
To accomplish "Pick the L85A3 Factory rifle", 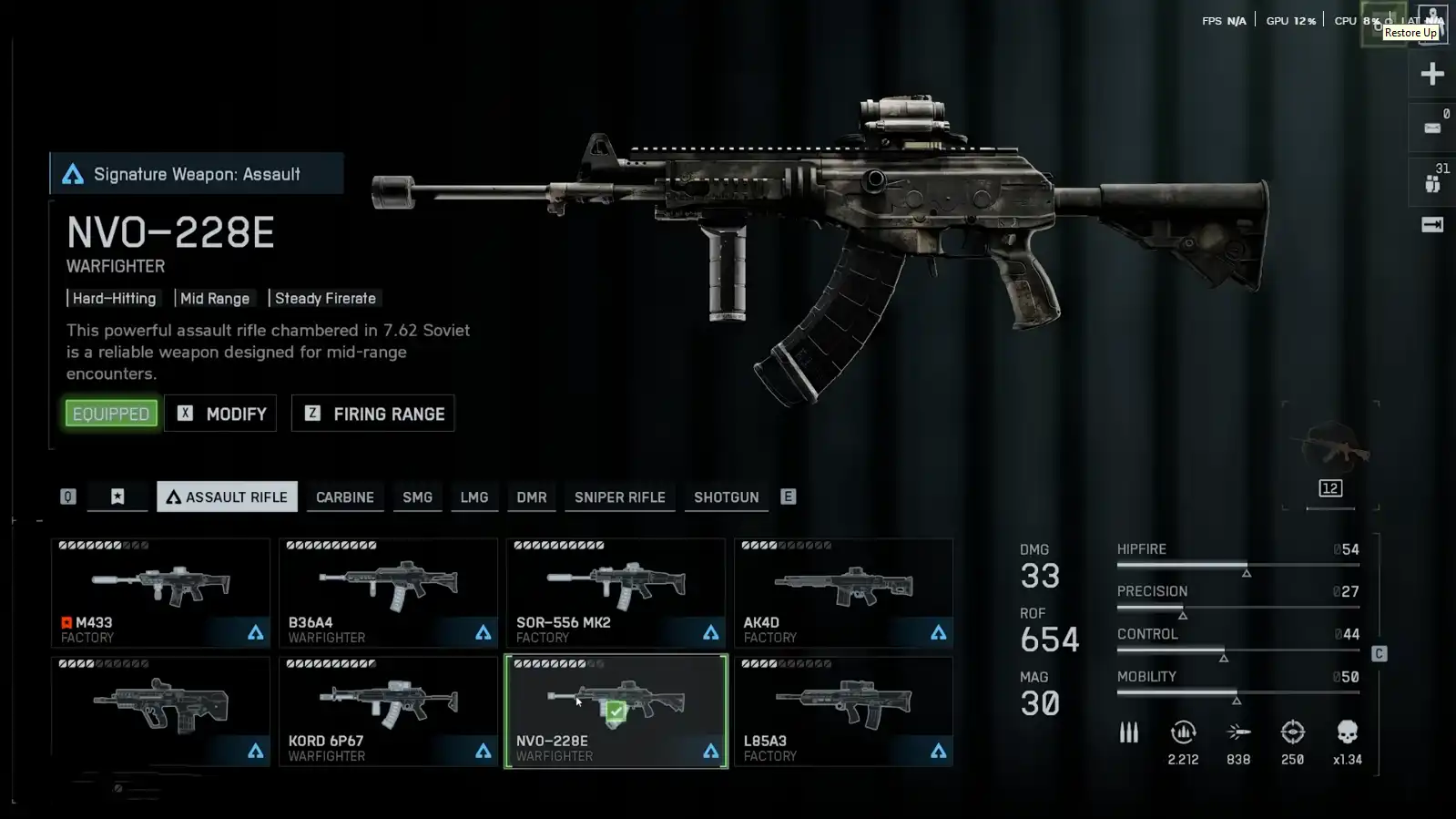I will [x=843, y=711].
